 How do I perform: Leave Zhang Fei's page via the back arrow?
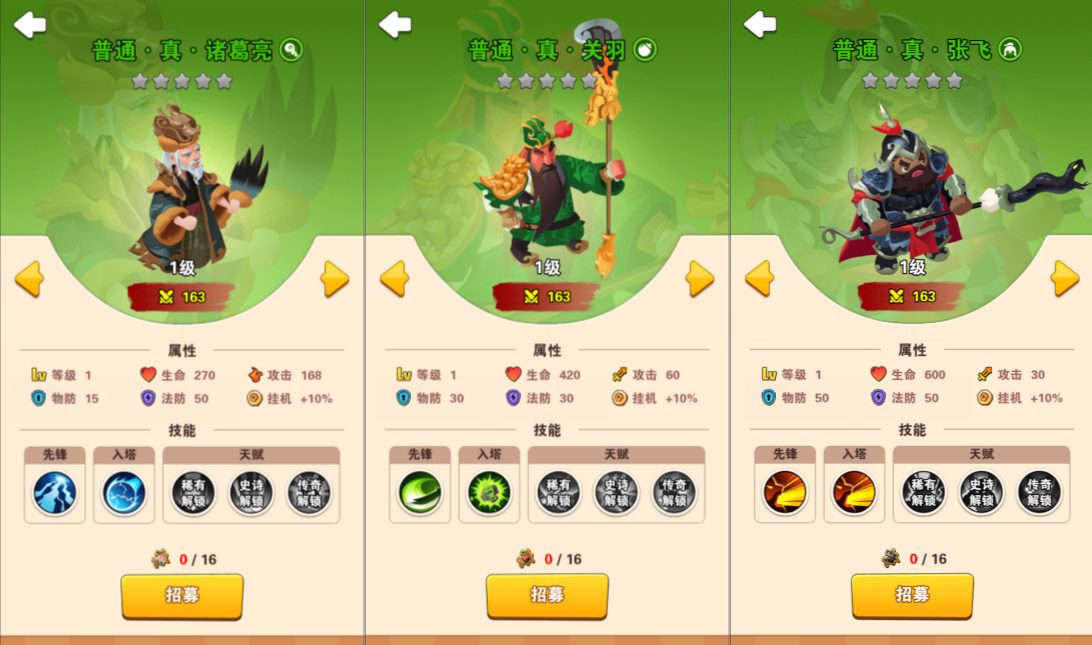(x=760, y=25)
